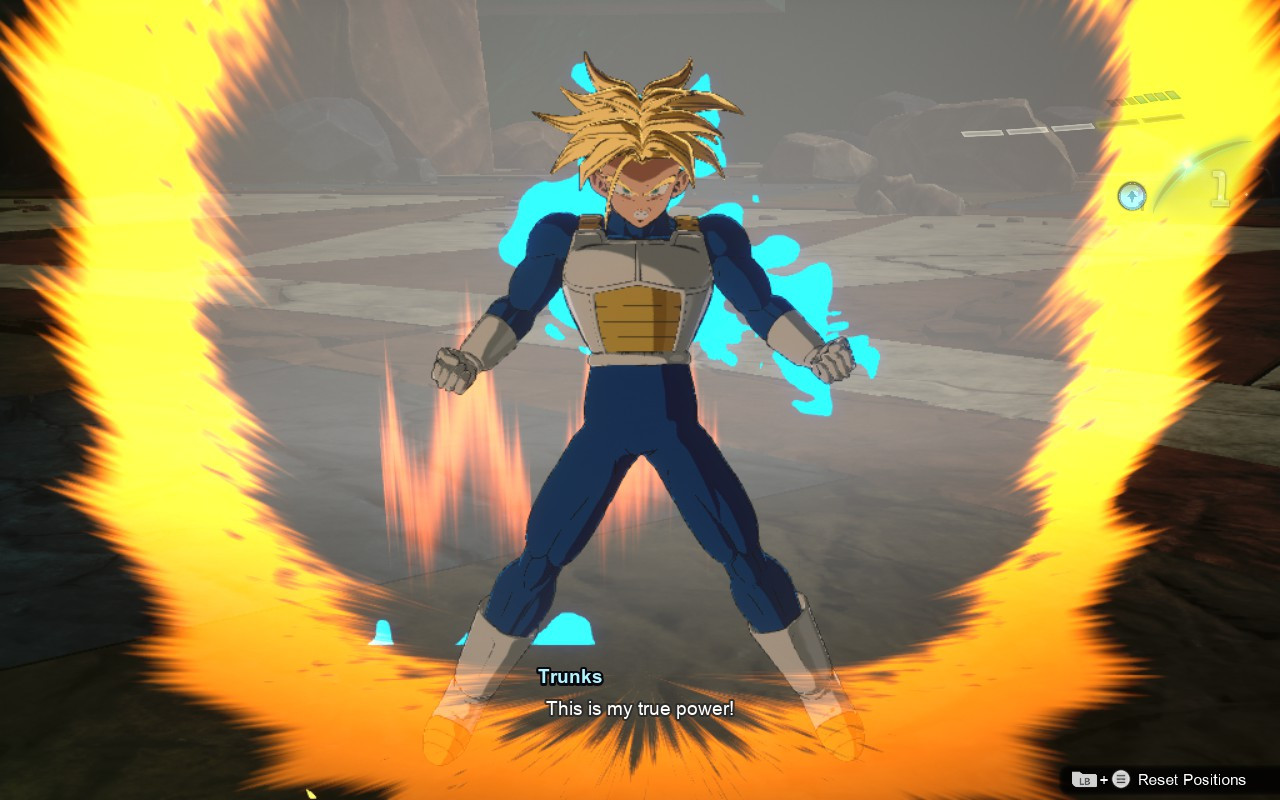The width and height of the screenshot is (1280, 800).
Task: Click the dialogue line 'This is my true power!'
Action: [x=639, y=709]
